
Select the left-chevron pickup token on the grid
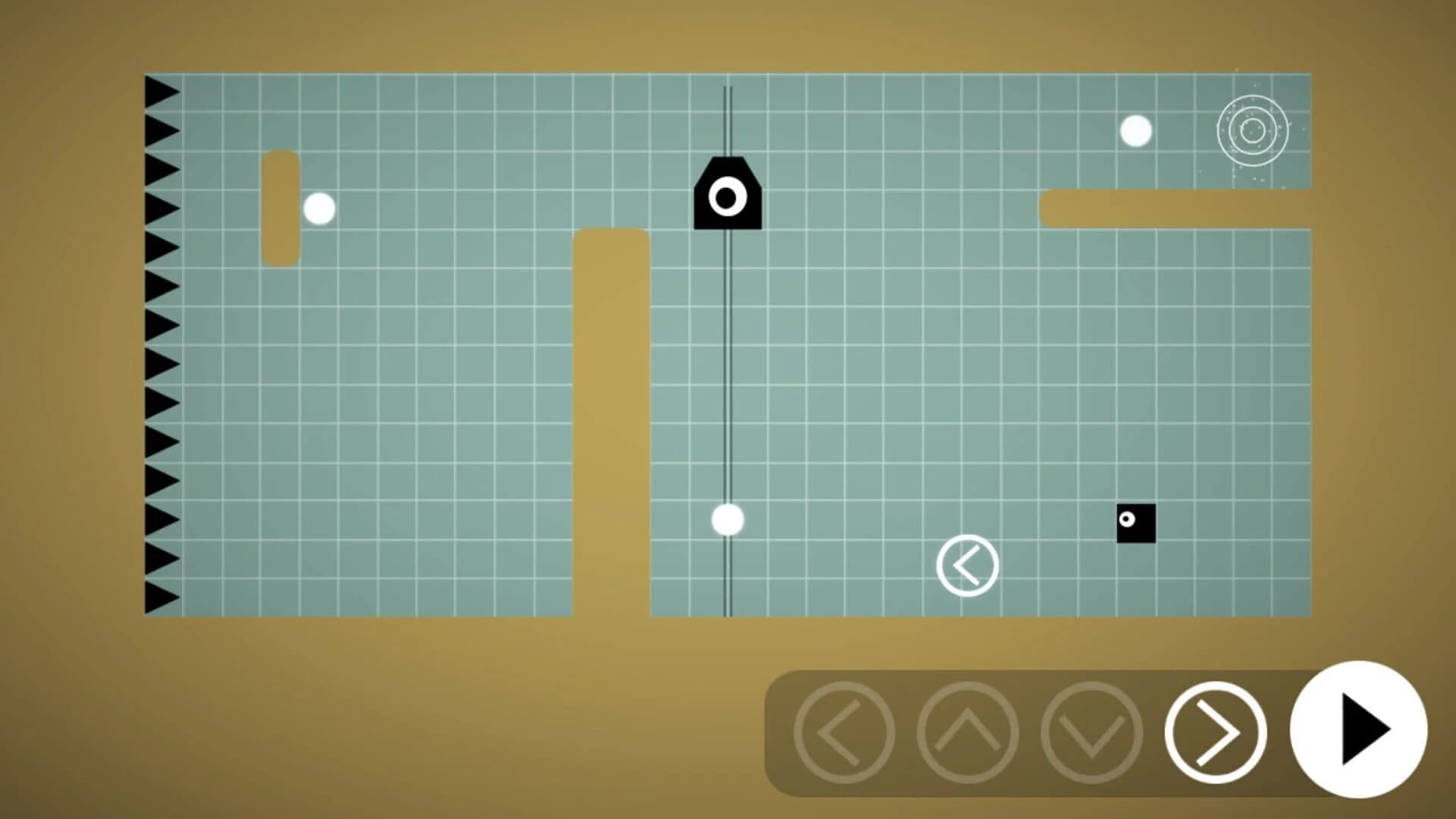968,565
